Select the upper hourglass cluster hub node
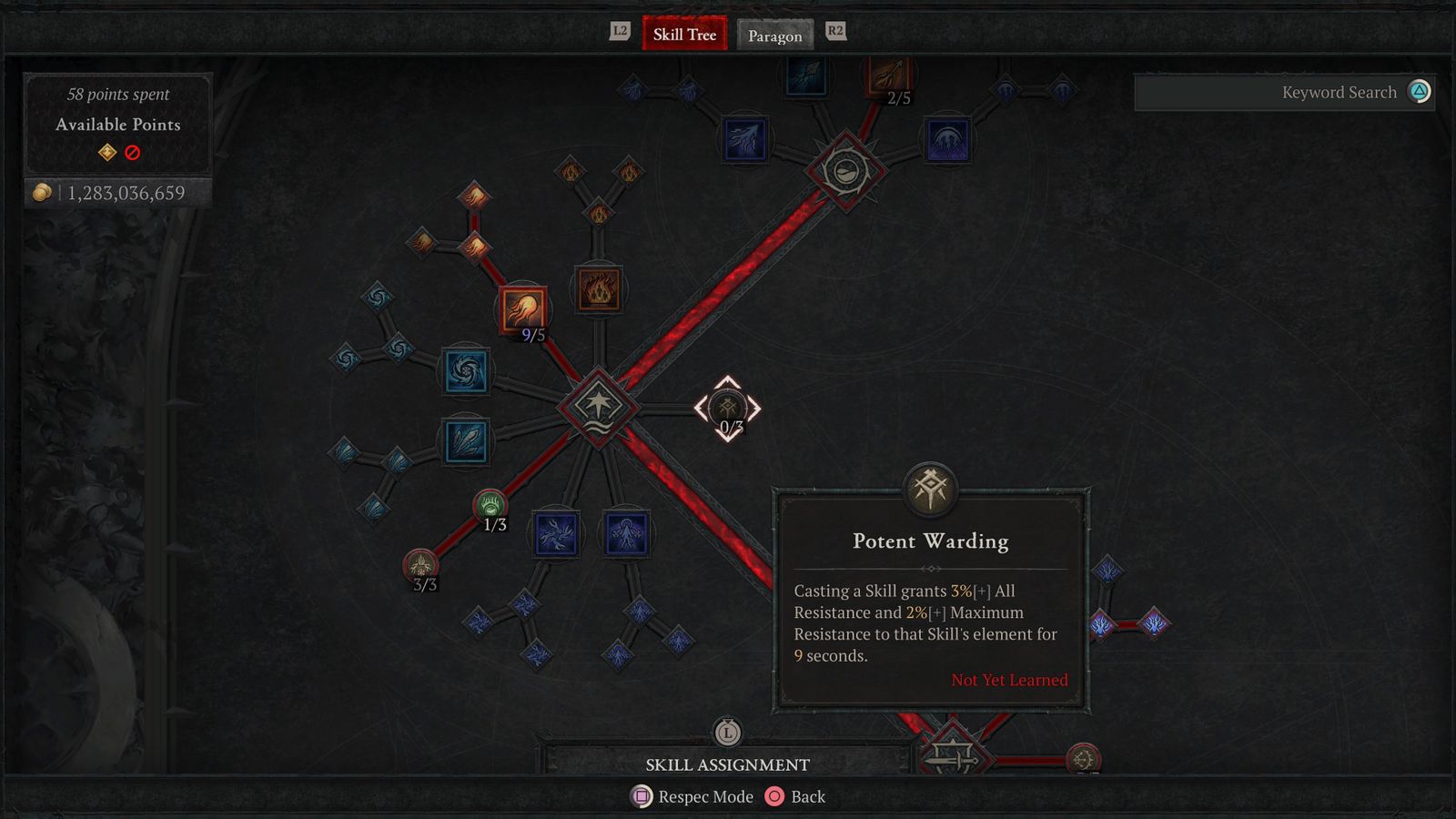1456x819 pixels. [x=844, y=173]
